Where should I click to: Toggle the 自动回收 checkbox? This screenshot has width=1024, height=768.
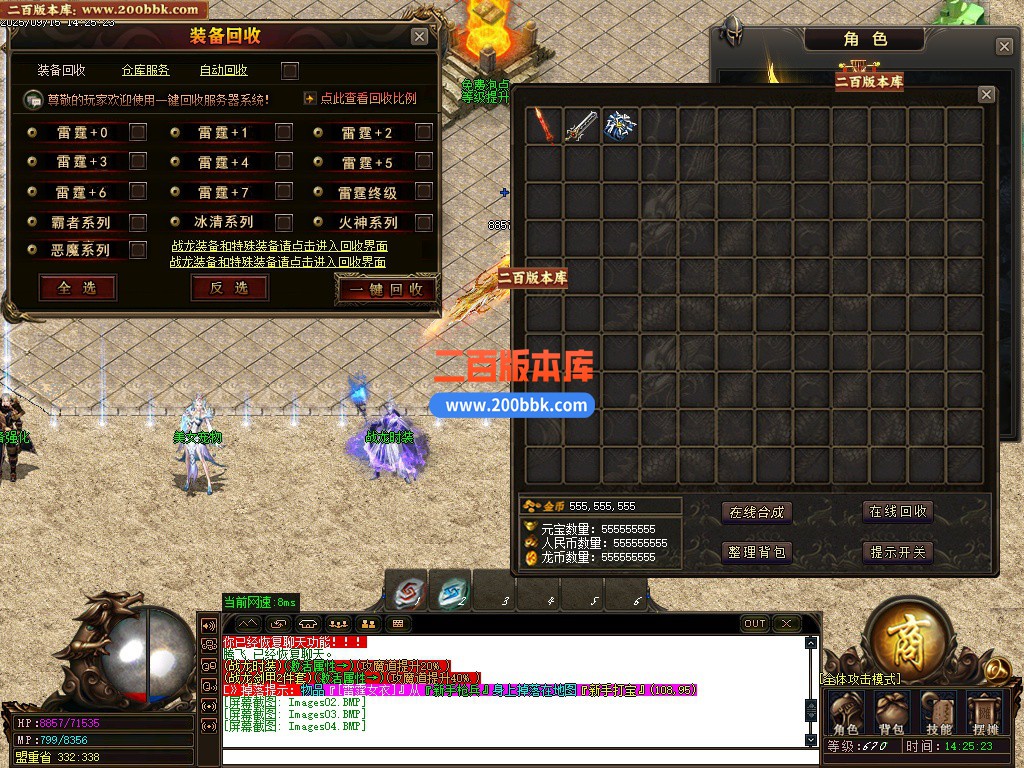[290, 71]
